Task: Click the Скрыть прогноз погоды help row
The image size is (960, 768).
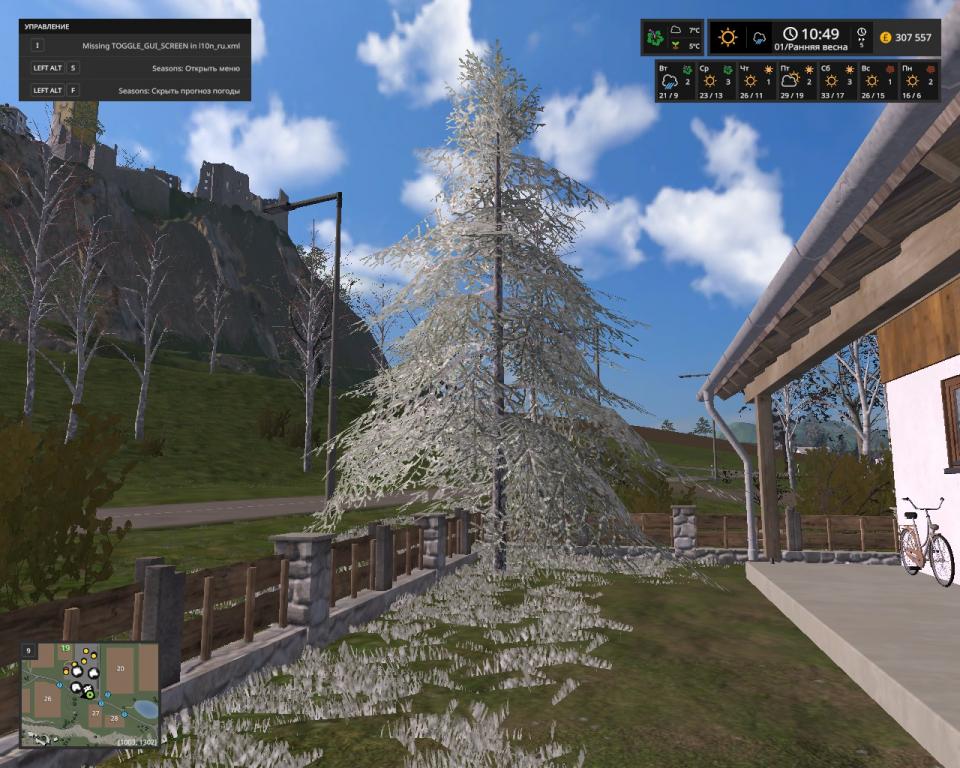Action: [x=135, y=90]
